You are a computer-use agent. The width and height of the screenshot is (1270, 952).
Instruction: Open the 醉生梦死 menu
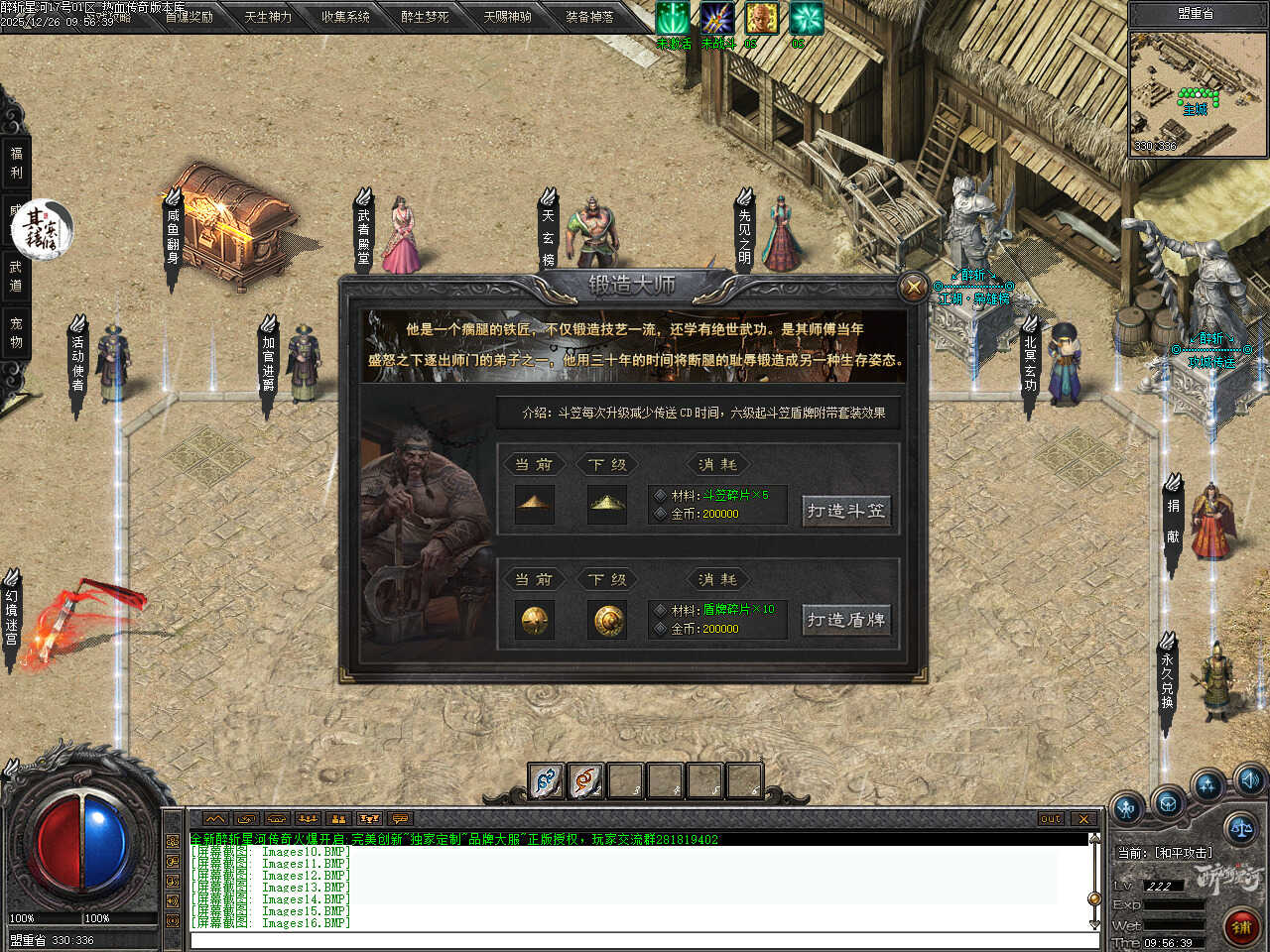[x=425, y=17]
